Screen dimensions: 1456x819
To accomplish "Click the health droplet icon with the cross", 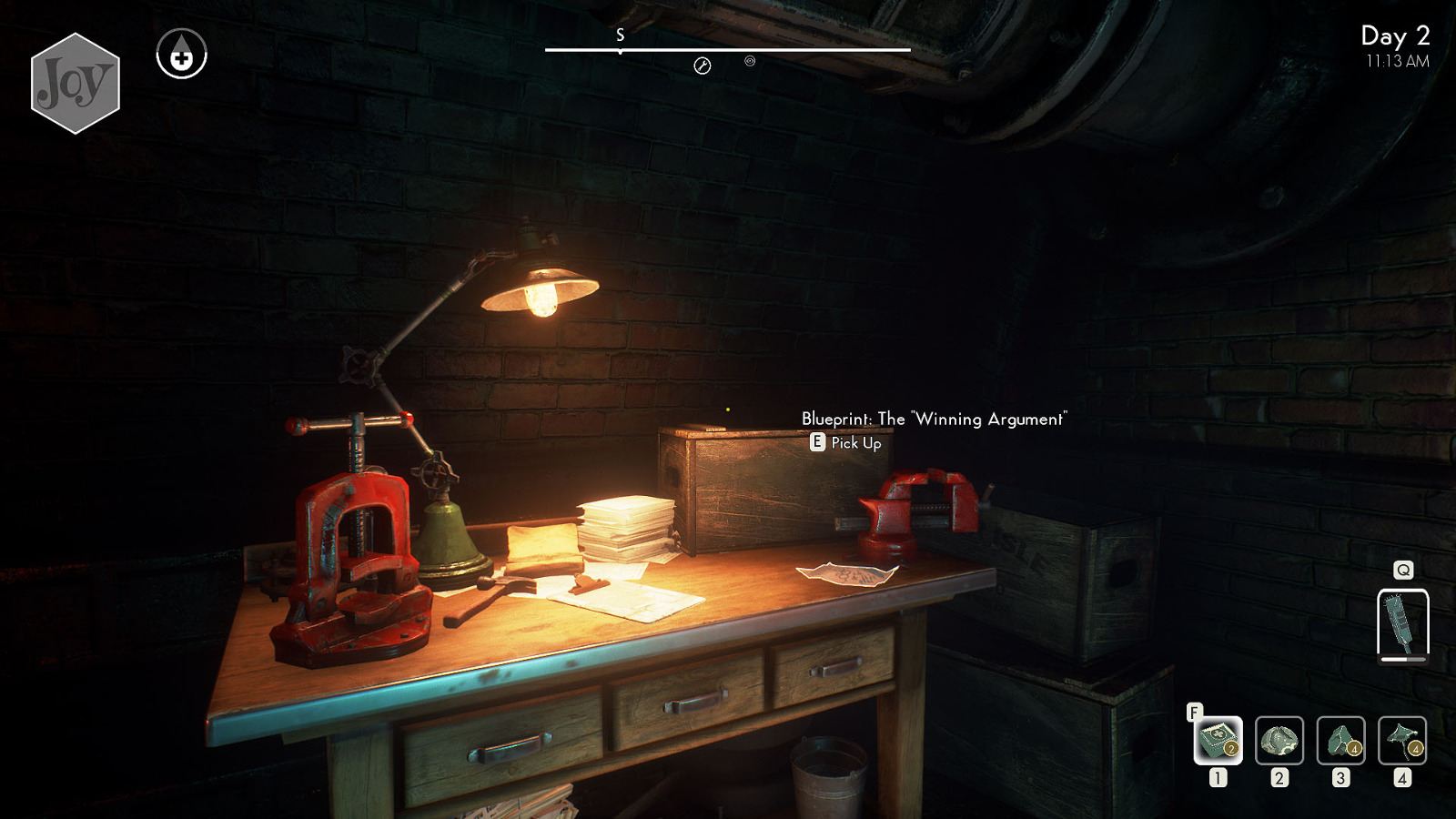I will (181, 53).
